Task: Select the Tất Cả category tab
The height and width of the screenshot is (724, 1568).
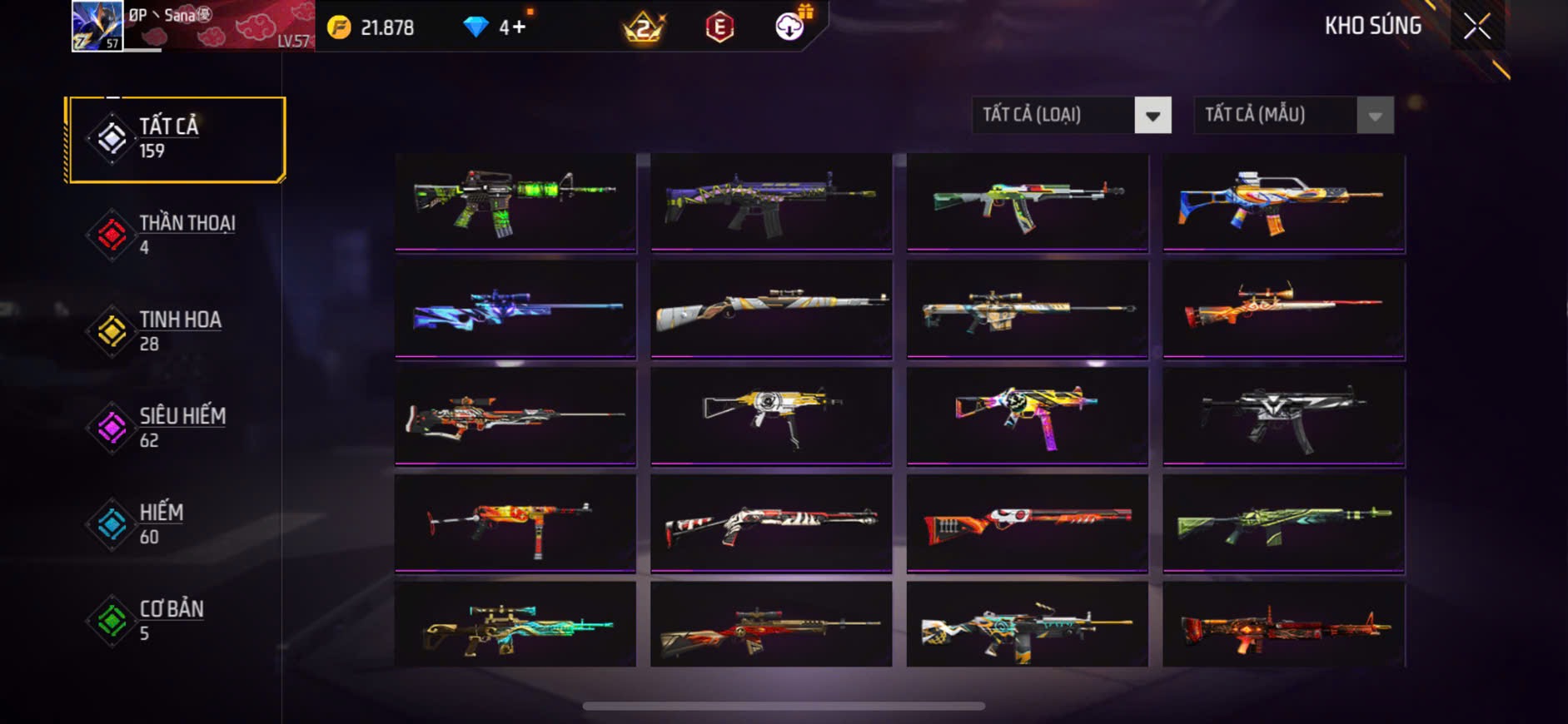Action: (177, 139)
